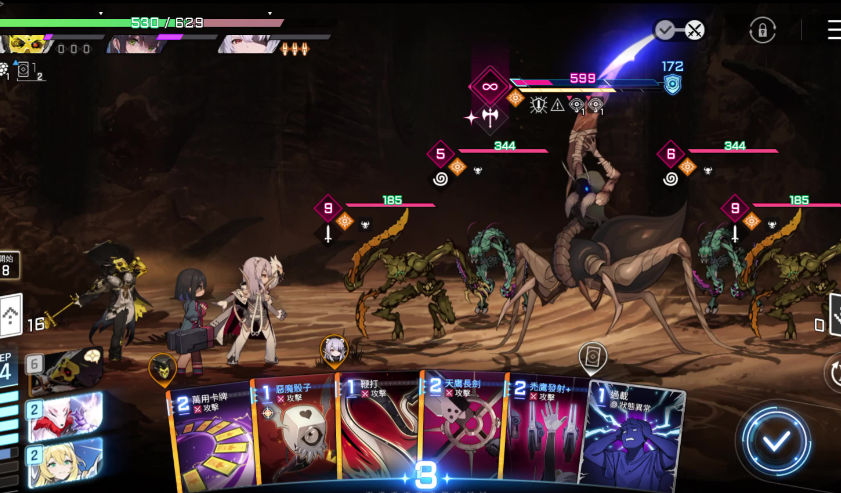This screenshot has height=493, width=841.
Task: Tap the yellow mask character pin marker
Action: [163, 367]
